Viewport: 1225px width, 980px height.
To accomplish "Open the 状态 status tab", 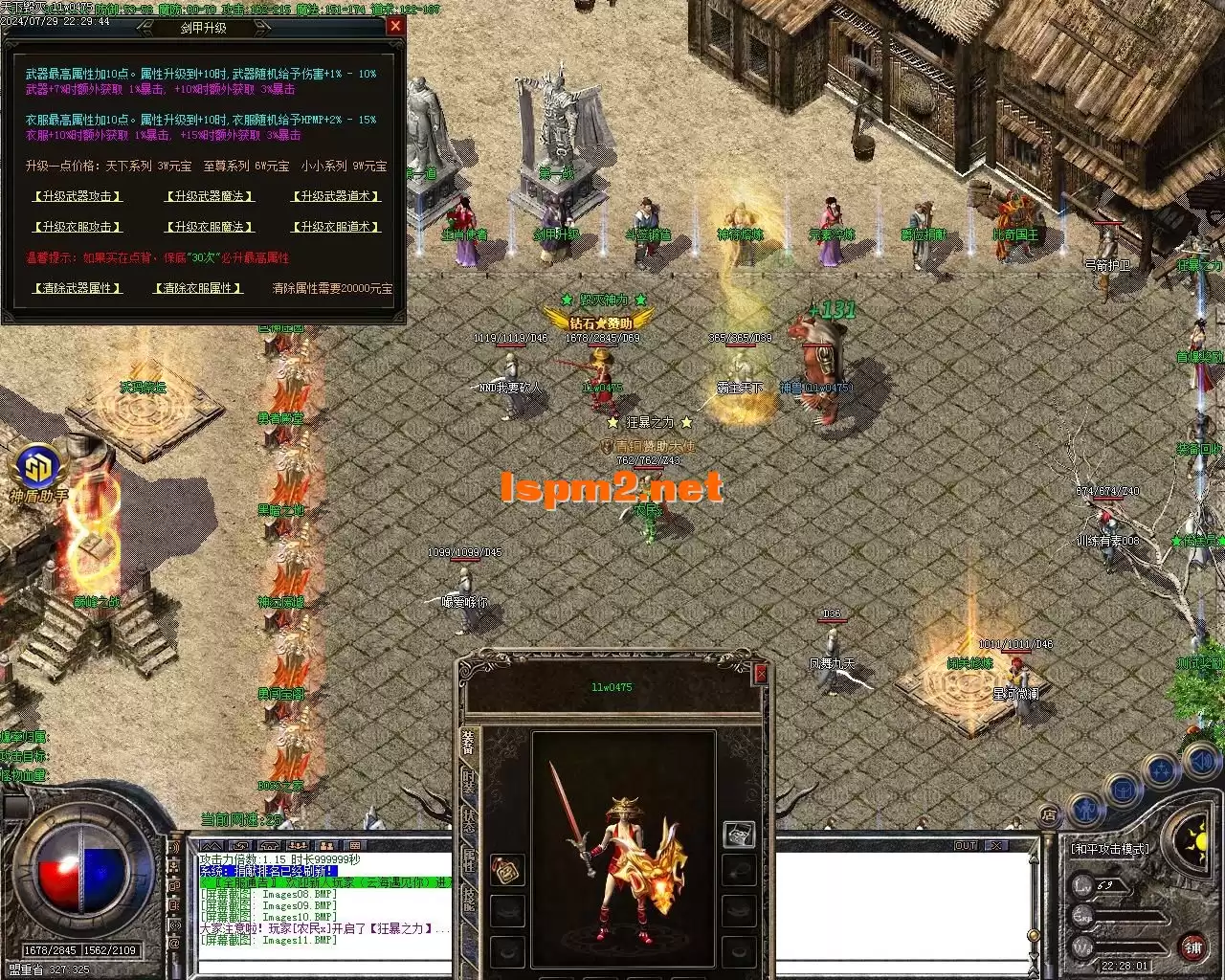I will [x=468, y=820].
